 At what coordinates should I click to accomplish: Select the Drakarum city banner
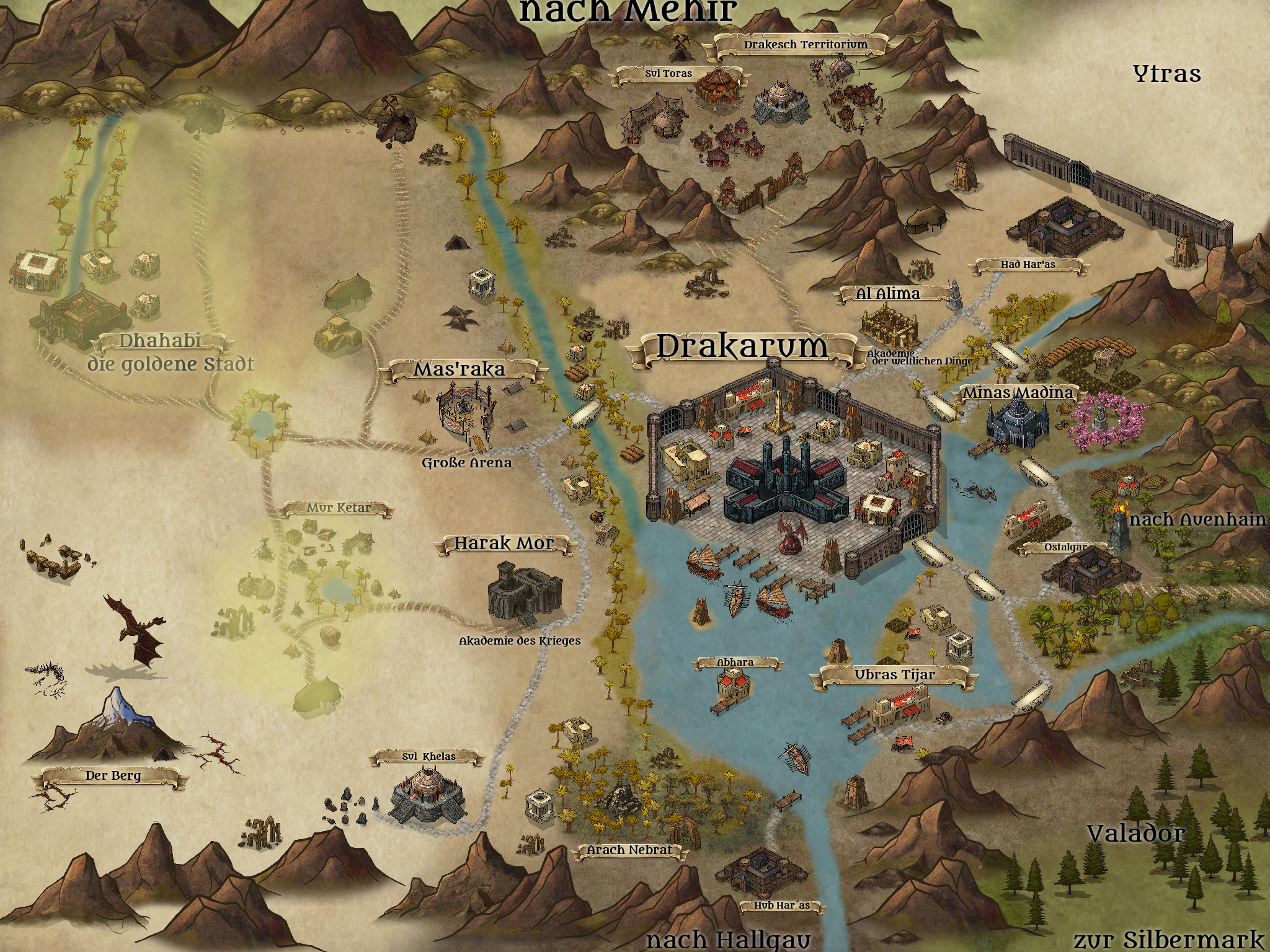(742, 347)
